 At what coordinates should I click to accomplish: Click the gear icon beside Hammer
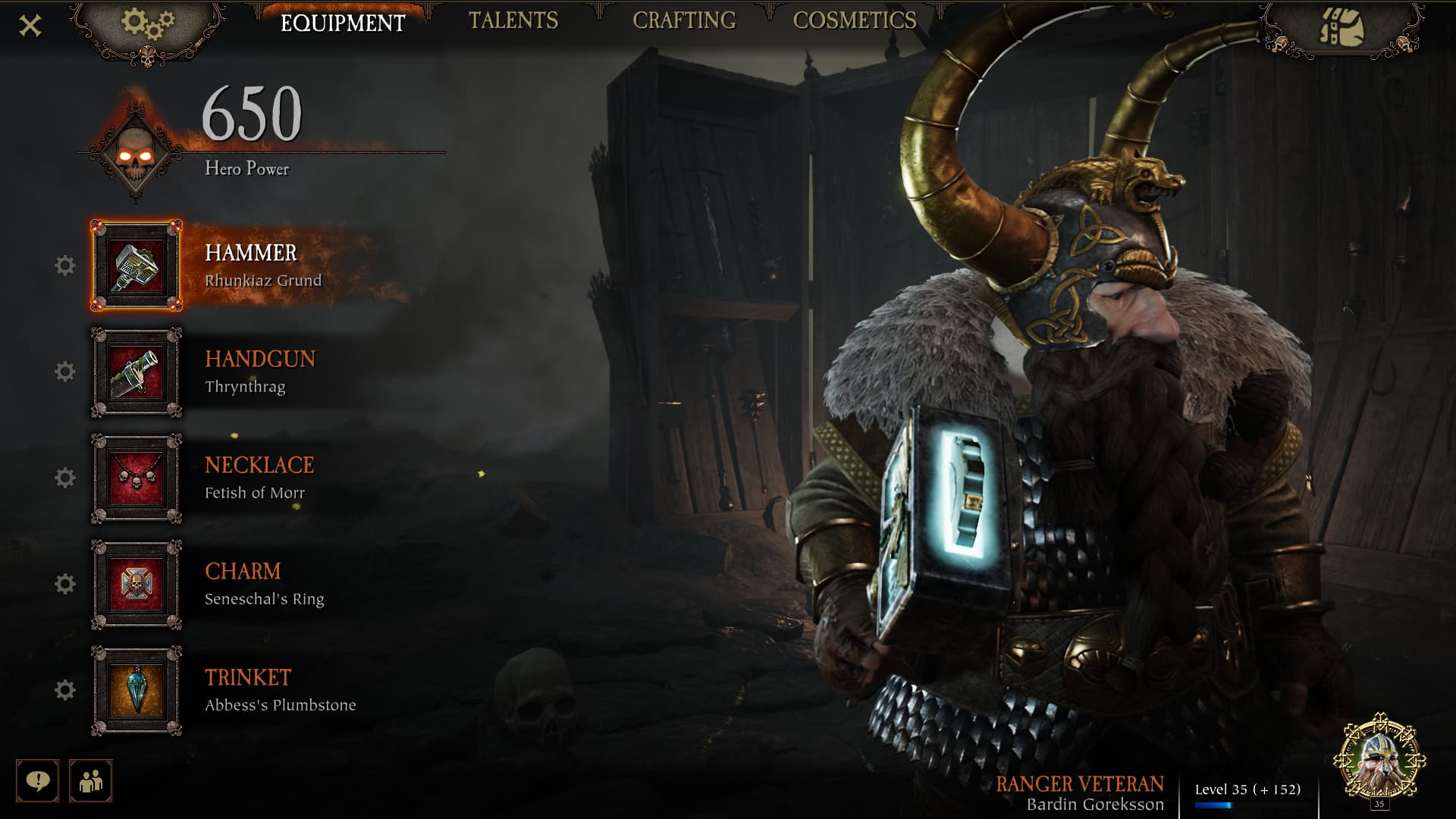[65, 265]
